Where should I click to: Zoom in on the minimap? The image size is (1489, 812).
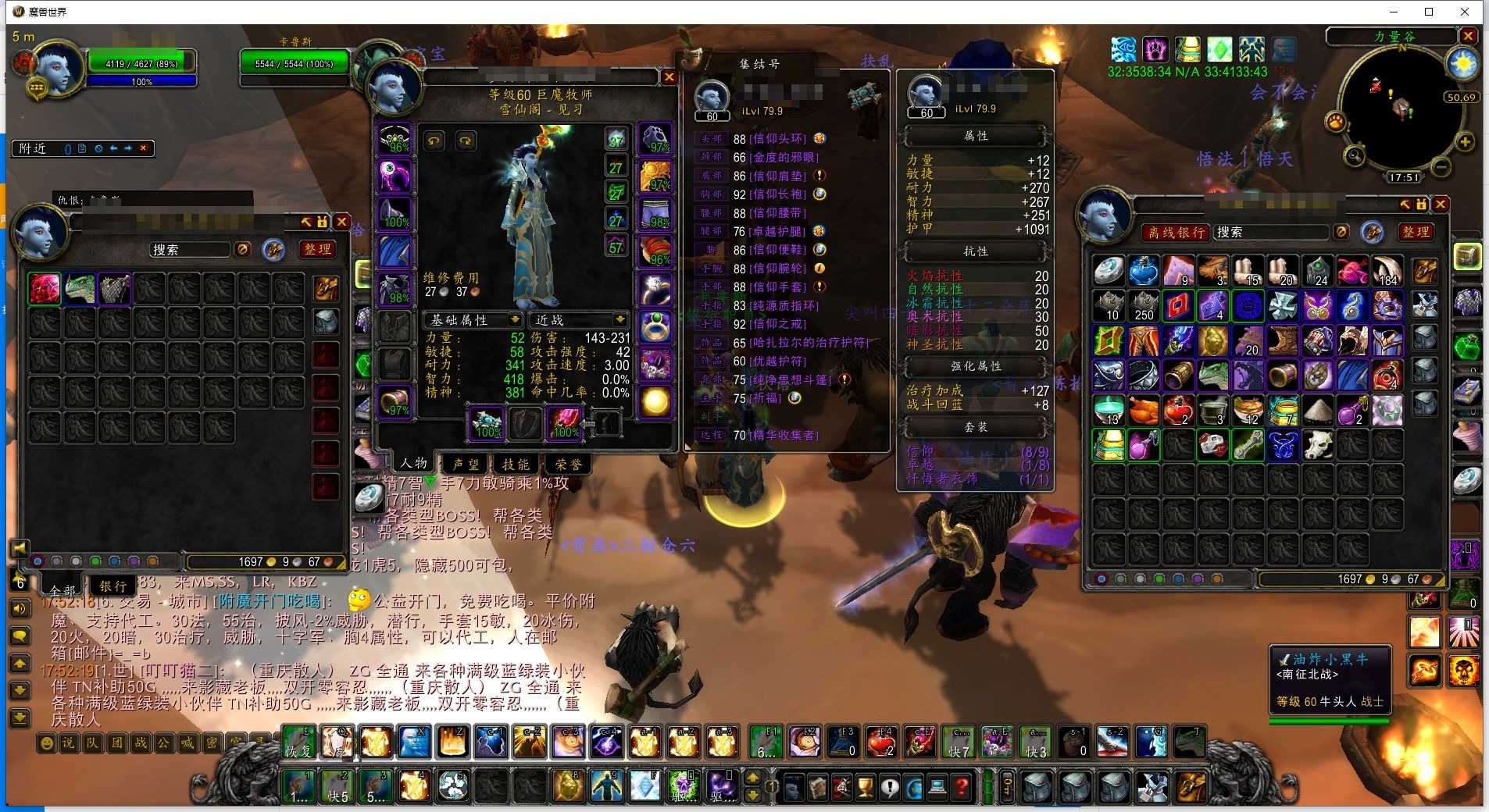click(x=1465, y=142)
